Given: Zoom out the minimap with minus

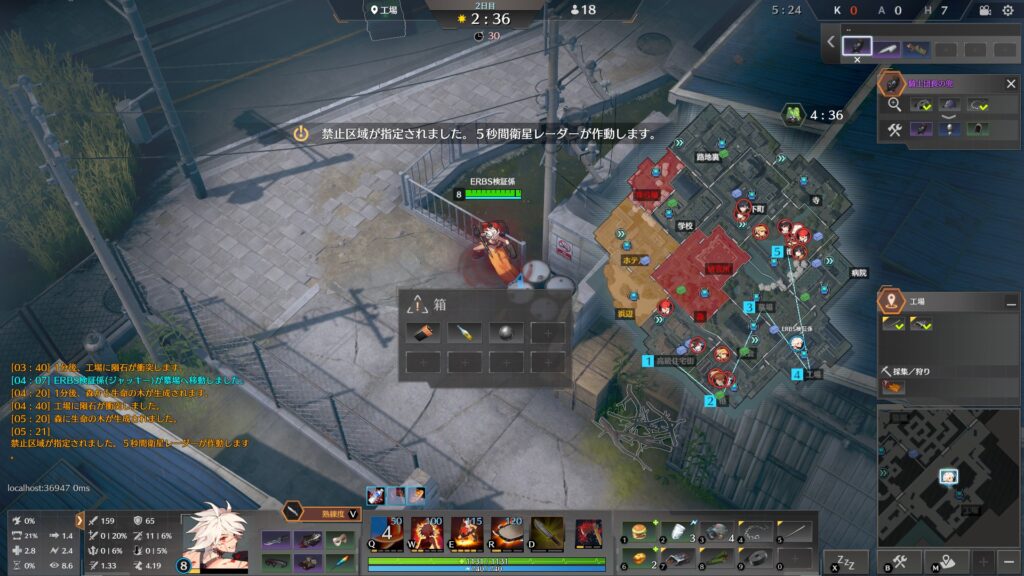Looking at the screenshot, I should pyautogui.click(x=1008, y=561).
